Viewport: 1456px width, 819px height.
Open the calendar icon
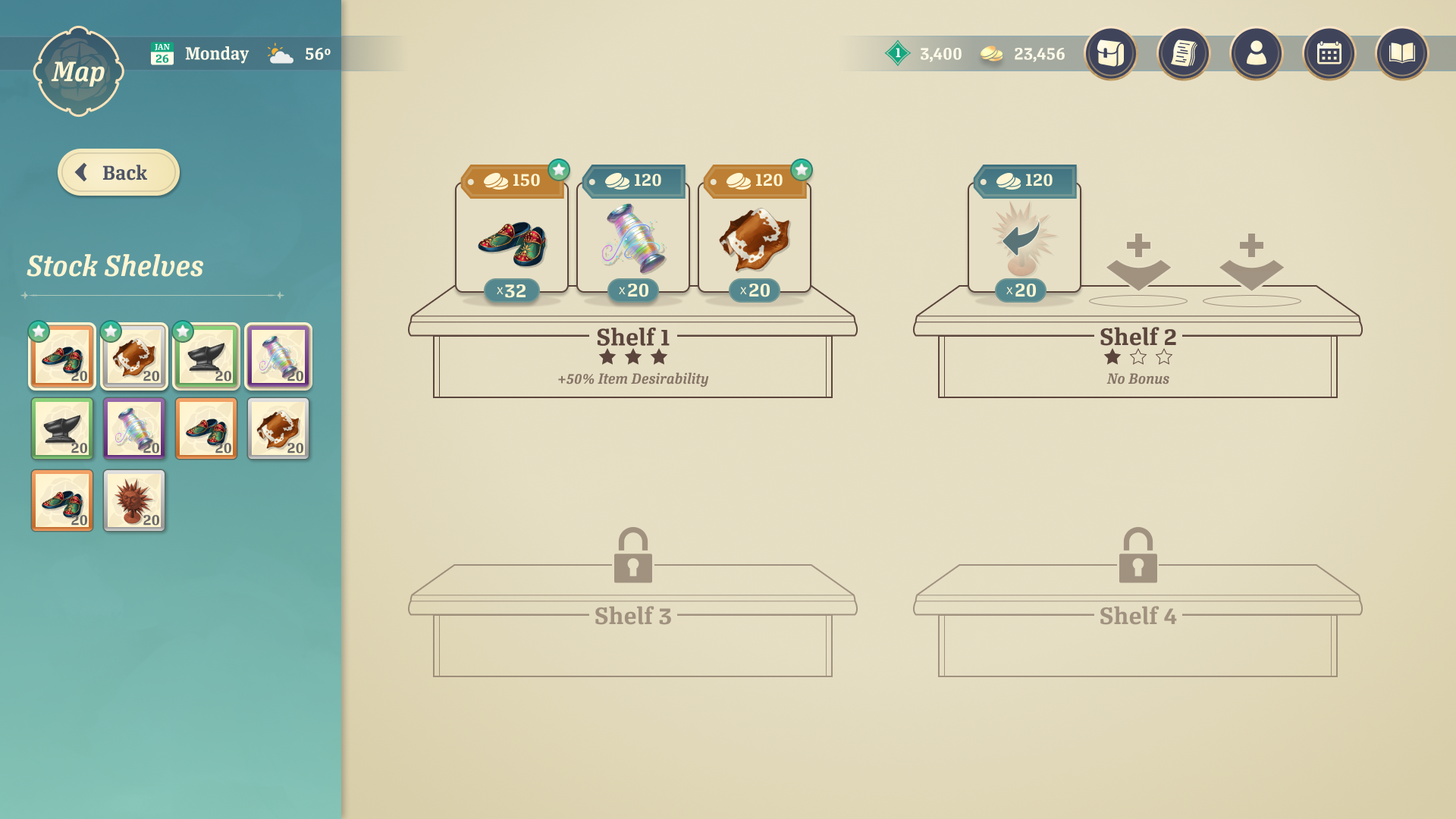(x=1329, y=53)
